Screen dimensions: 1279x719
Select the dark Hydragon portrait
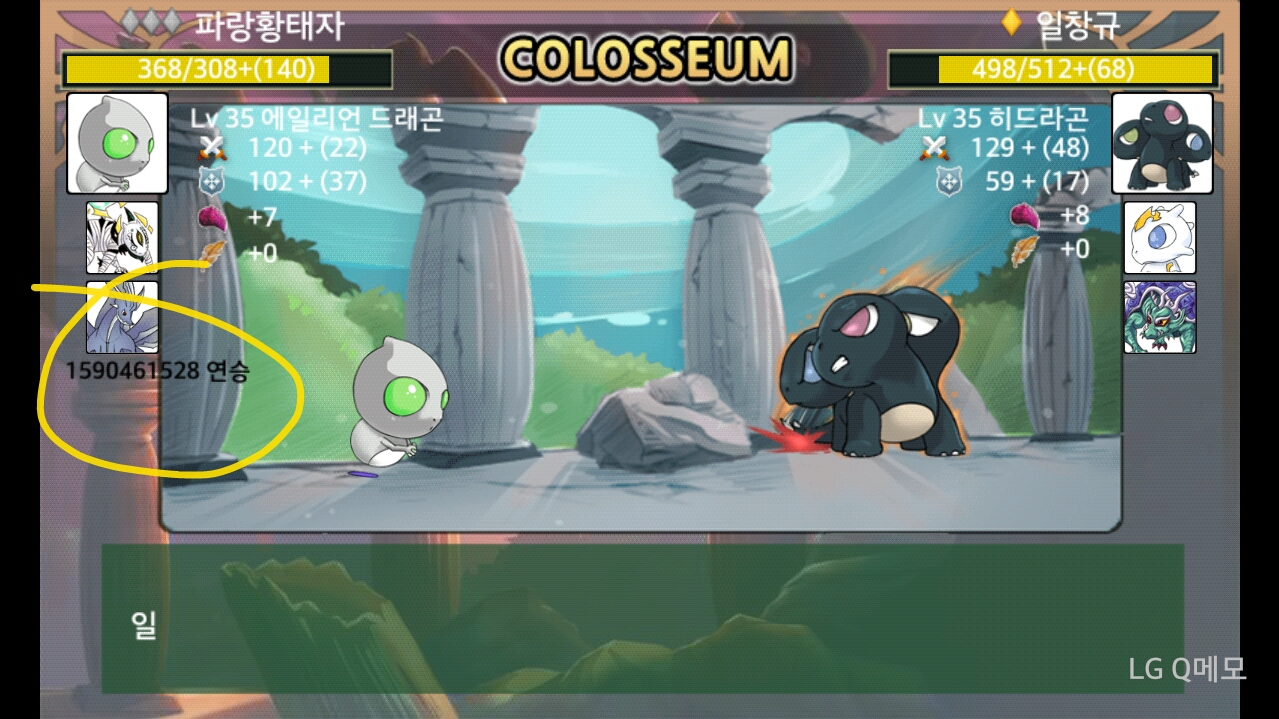1162,143
